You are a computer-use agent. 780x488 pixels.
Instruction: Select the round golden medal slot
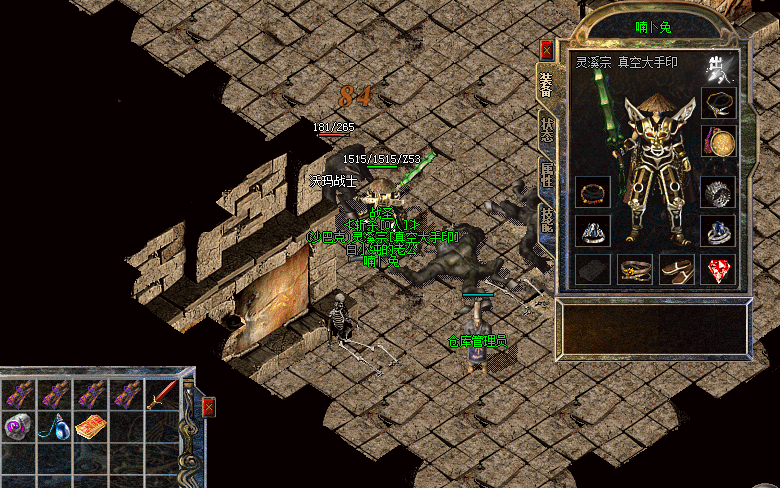click(x=718, y=142)
